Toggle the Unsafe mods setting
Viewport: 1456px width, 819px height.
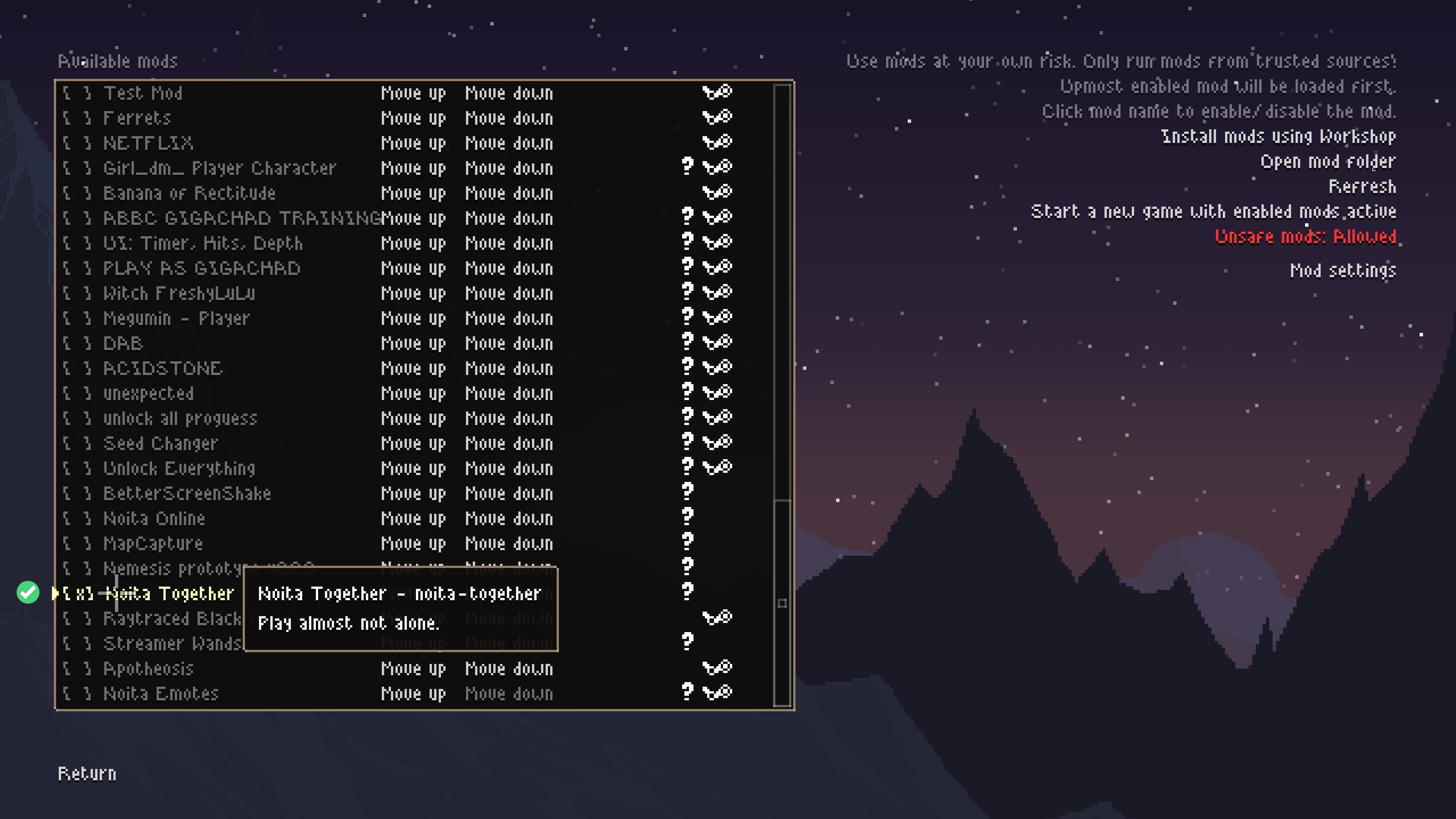1305,236
